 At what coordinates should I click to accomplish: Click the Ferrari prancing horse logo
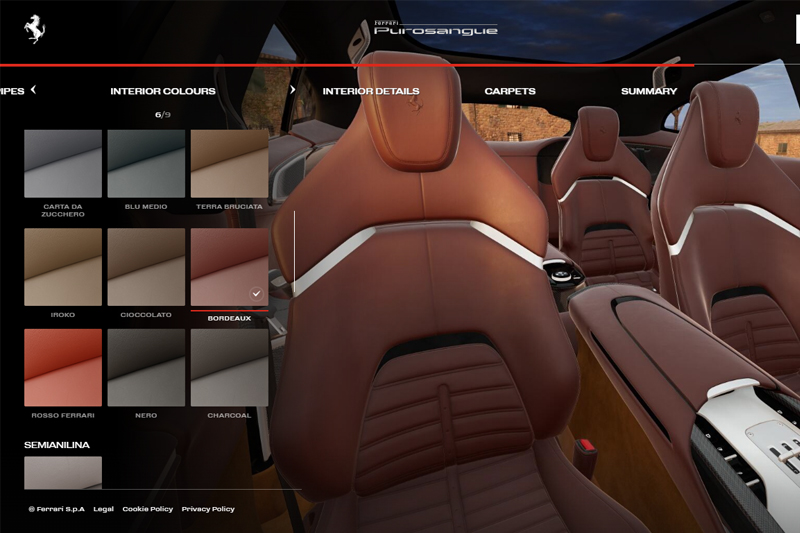tap(36, 30)
